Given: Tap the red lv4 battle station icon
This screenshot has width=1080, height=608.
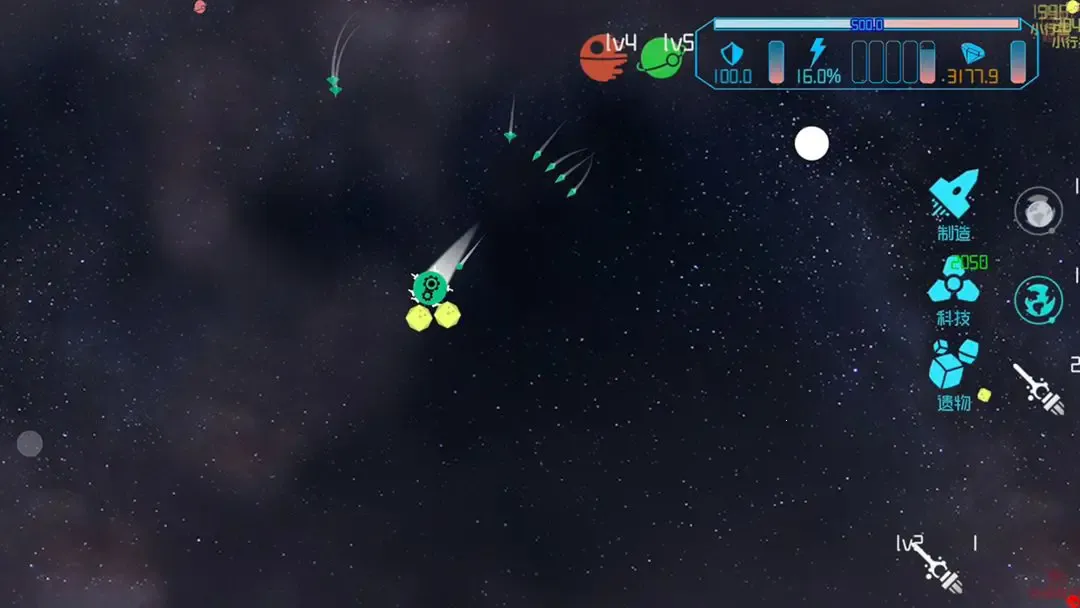Looking at the screenshot, I should click(602, 58).
